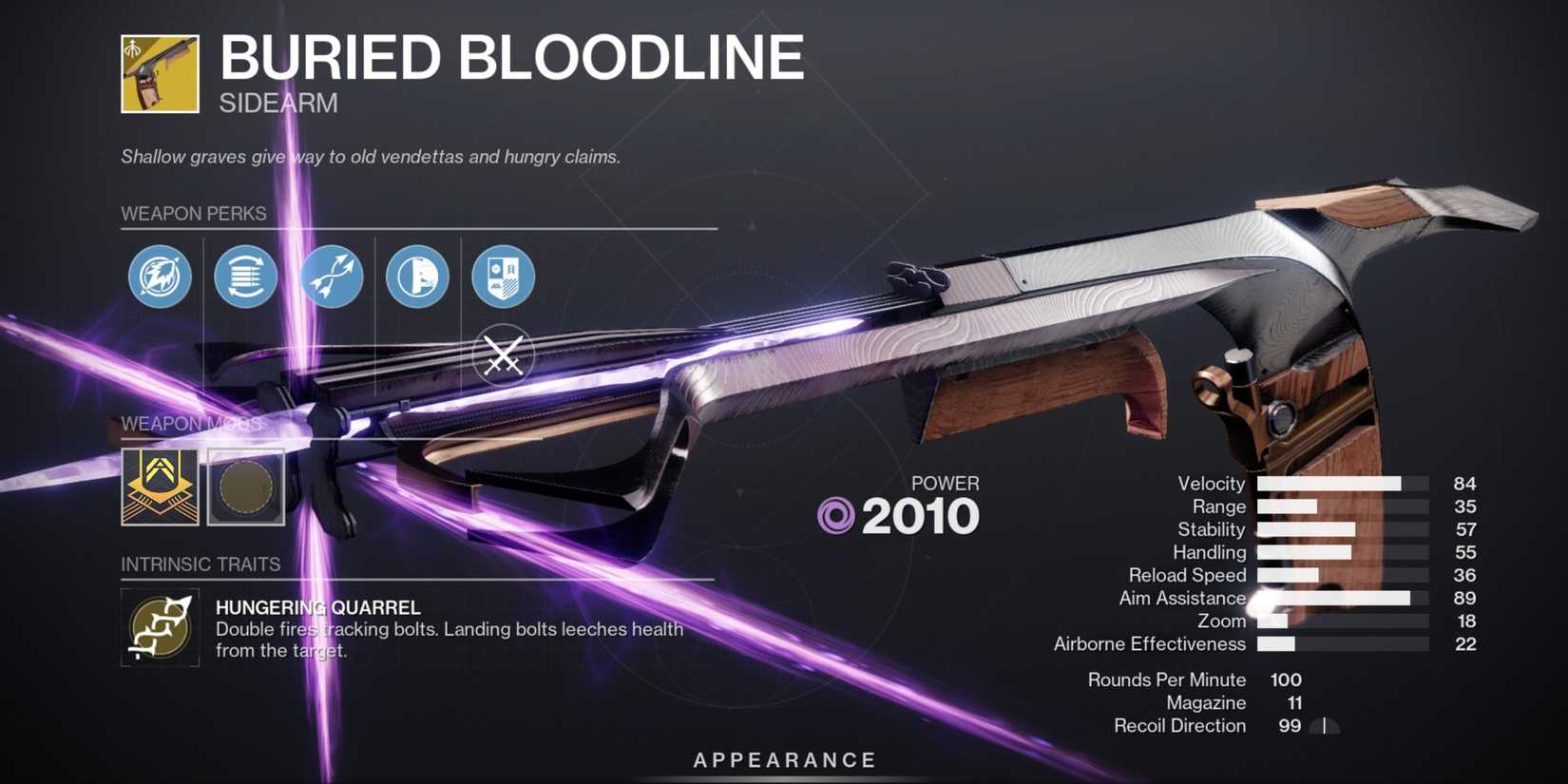Click the Intrinsic Traits section header
1568x784 pixels.
201,564
